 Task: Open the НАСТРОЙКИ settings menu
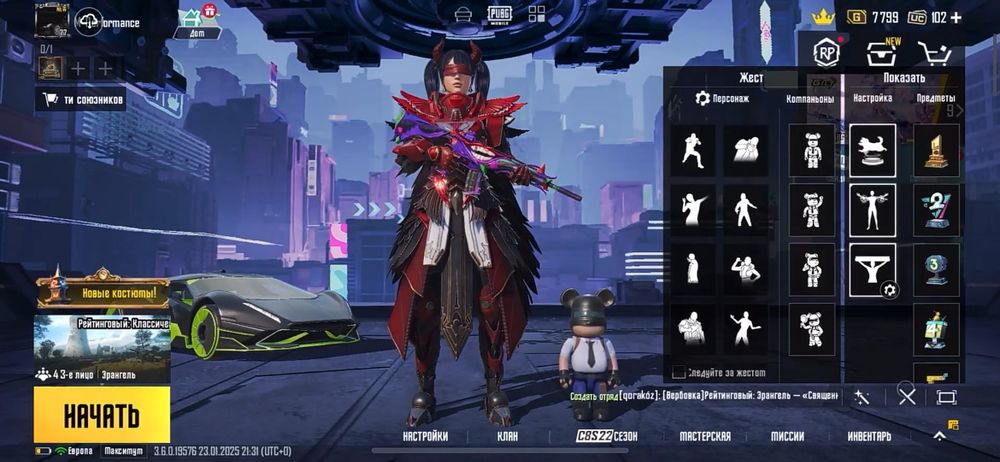click(x=425, y=436)
